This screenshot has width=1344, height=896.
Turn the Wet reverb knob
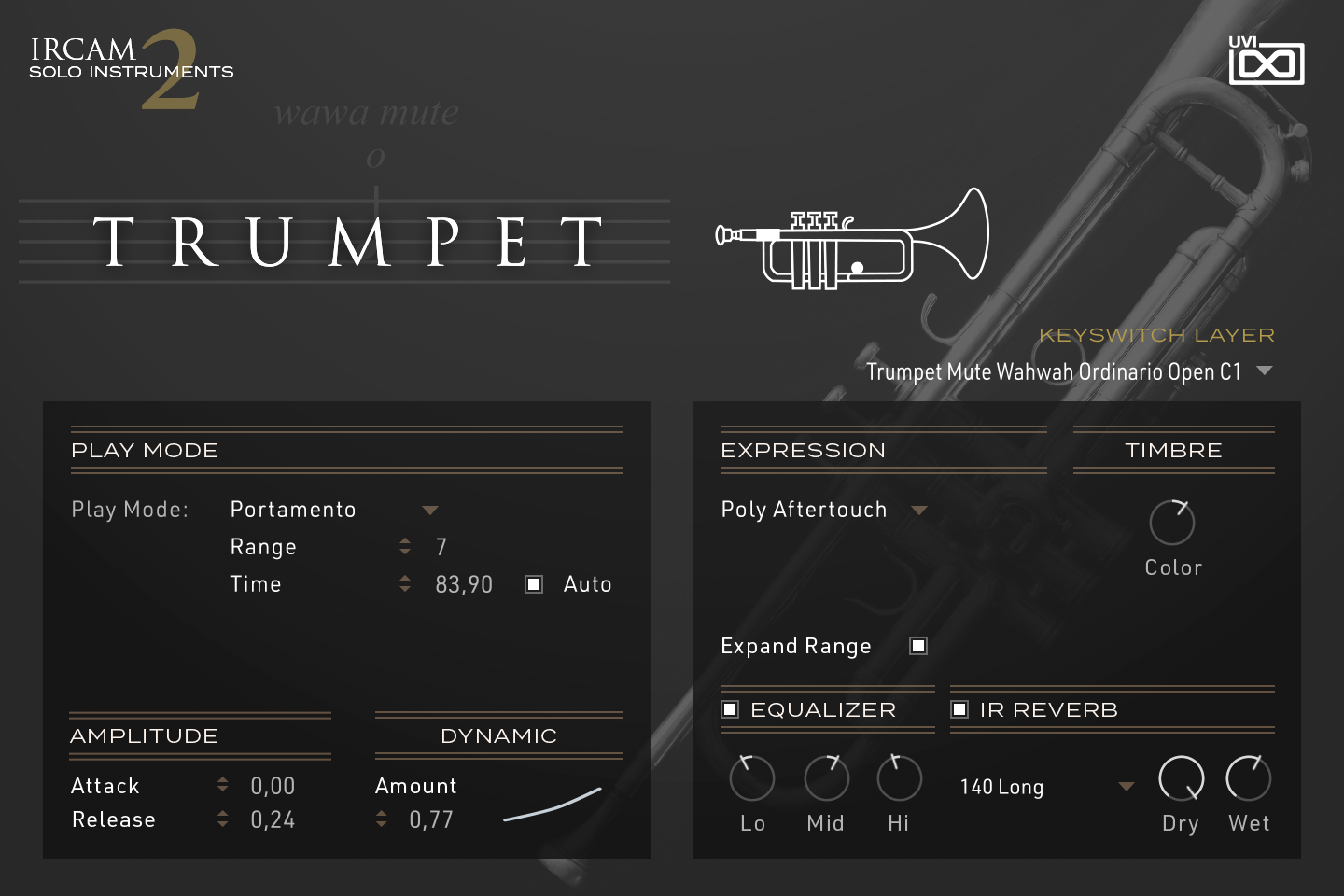[x=1248, y=778]
